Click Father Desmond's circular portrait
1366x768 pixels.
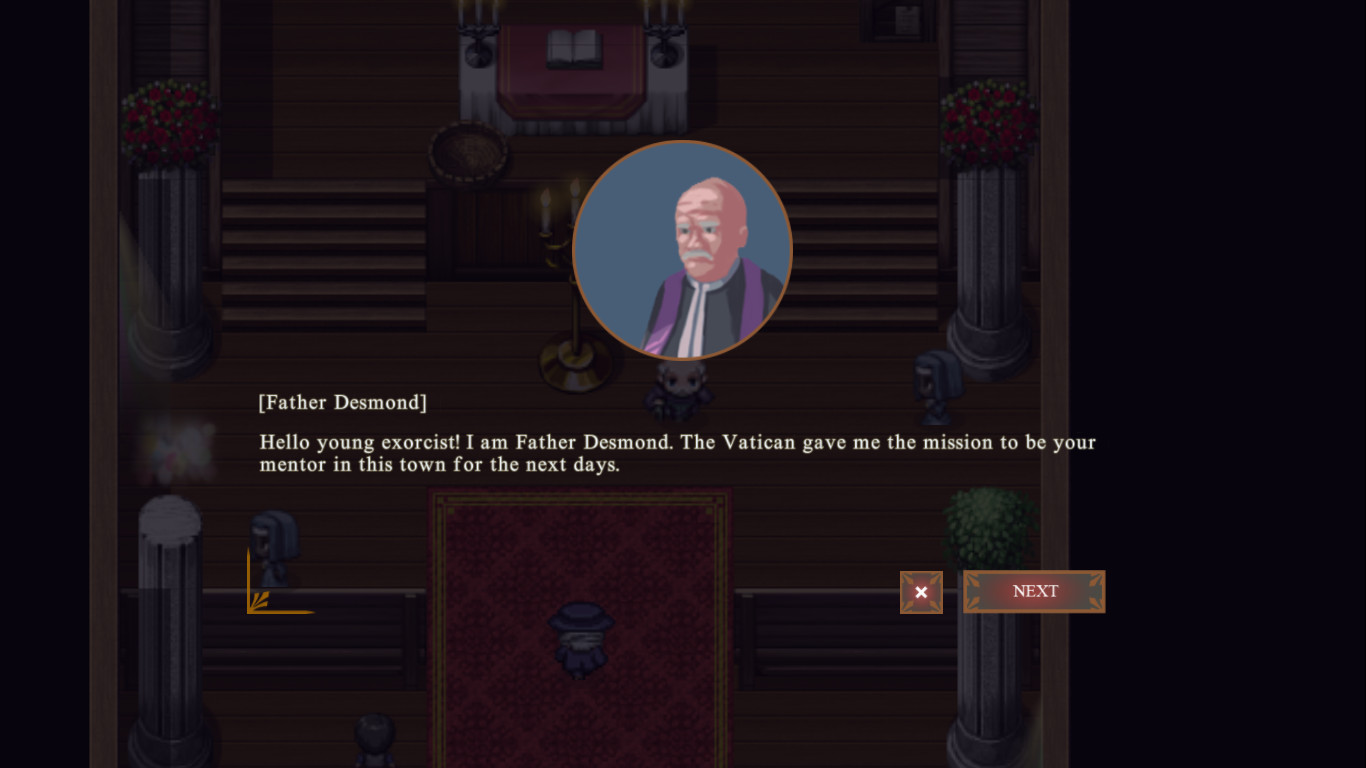(683, 250)
